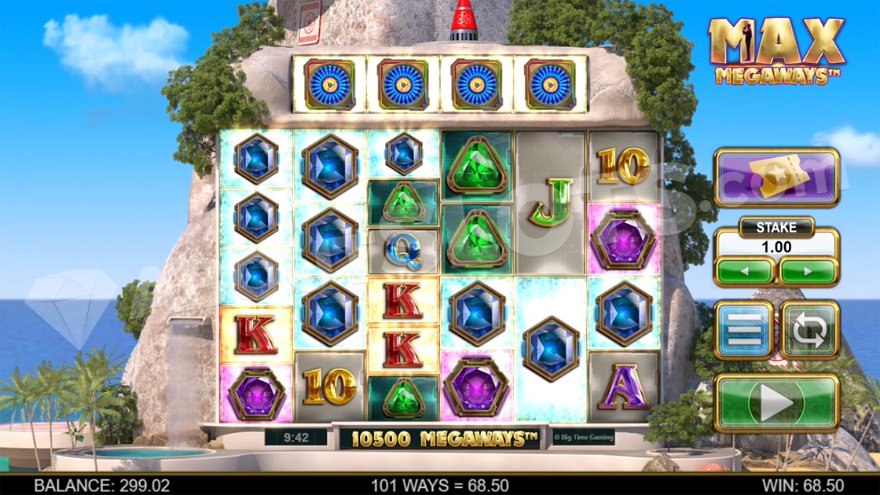Increase the stake with the right arrow

coord(808,271)
